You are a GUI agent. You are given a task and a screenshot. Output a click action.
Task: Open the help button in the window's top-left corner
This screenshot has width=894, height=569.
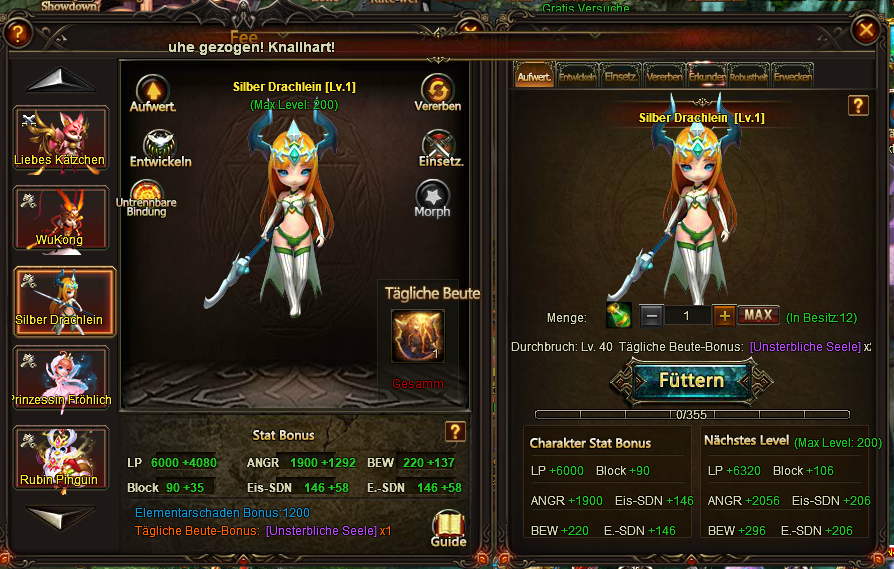tap(19, 32)
